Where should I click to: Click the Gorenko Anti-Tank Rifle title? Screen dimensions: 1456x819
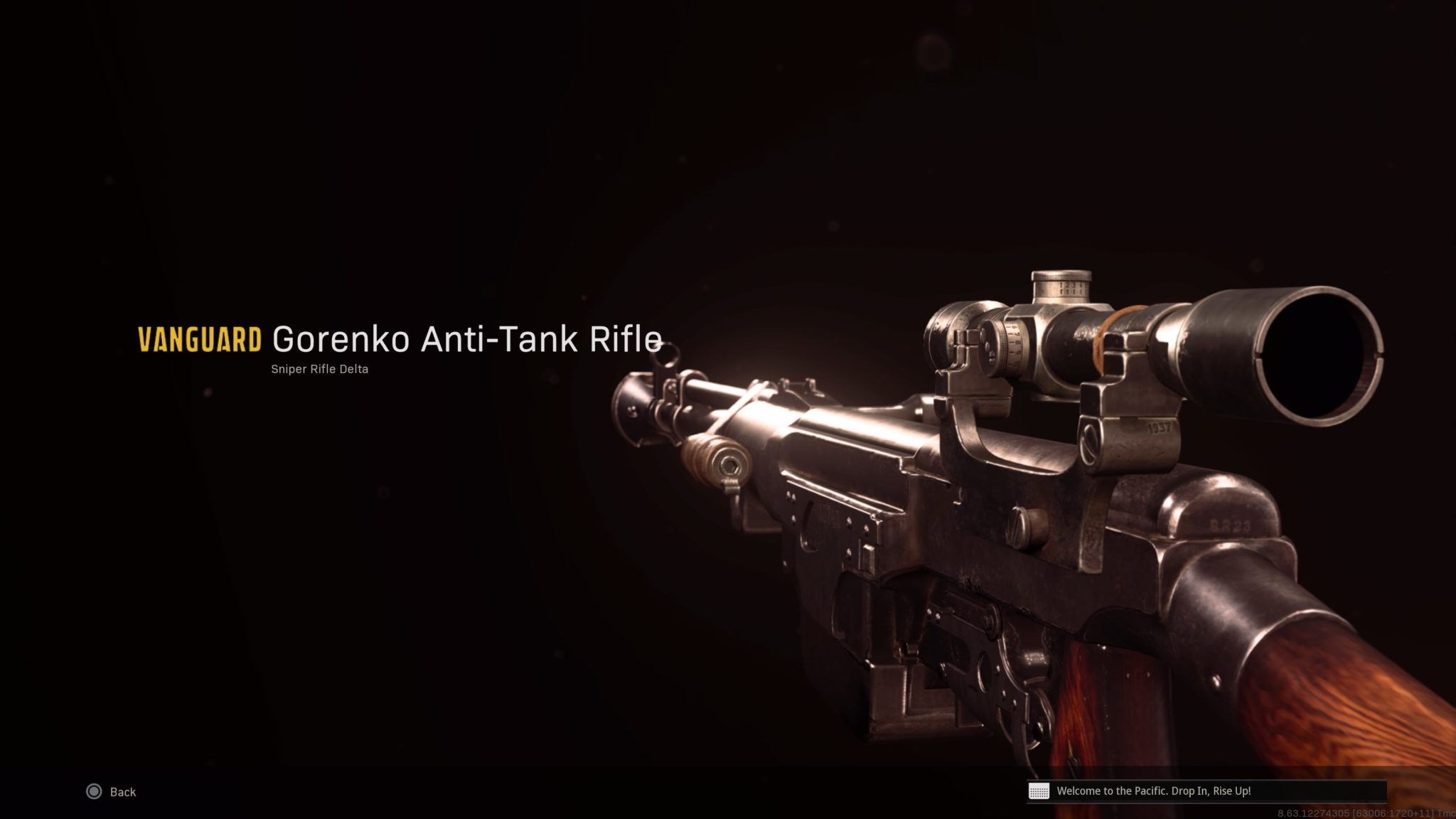(x=466, y=339)
